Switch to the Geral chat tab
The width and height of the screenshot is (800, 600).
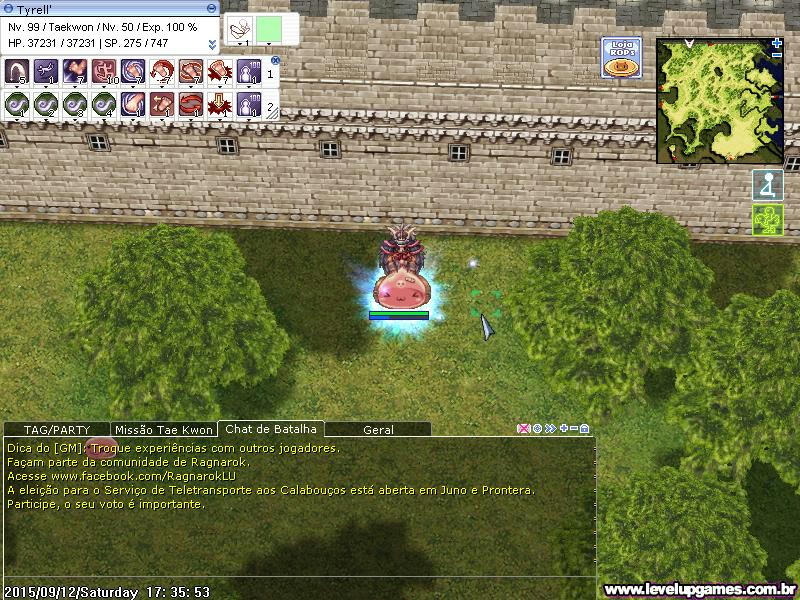[378, 429]
